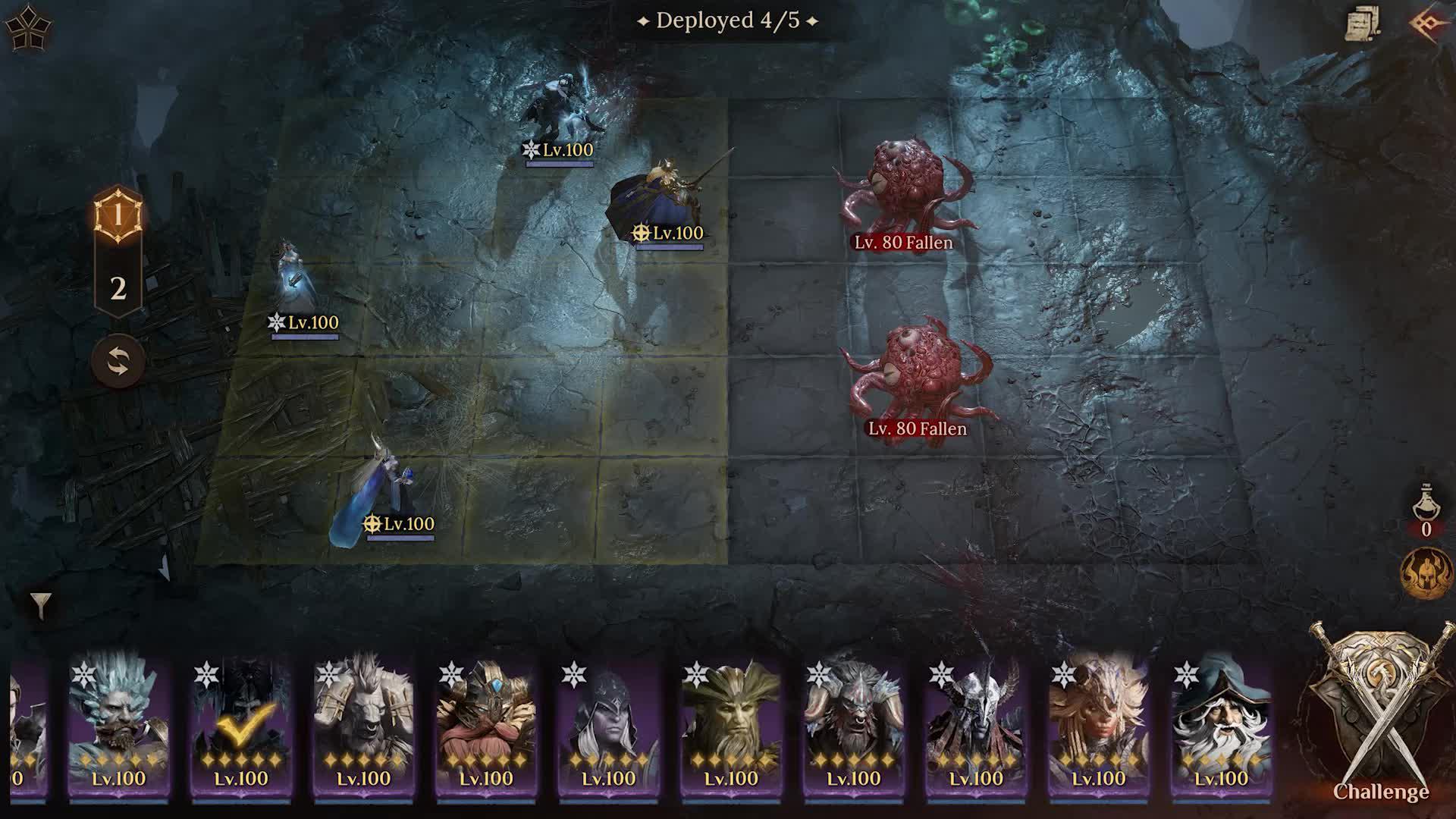1456x819 pixels.
Task: Activate the flaming helmet icon
Action: [x=1426, y=573]
